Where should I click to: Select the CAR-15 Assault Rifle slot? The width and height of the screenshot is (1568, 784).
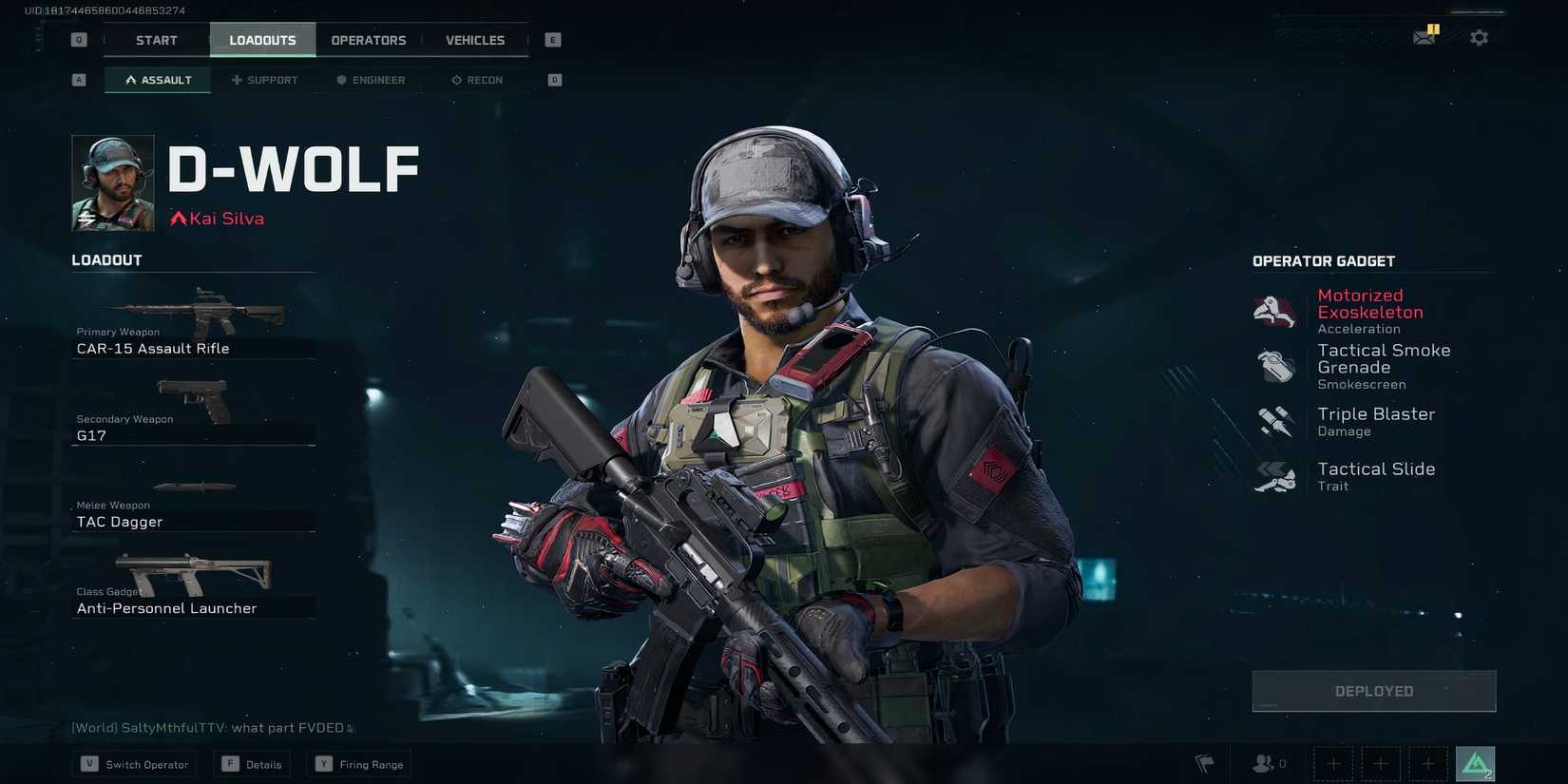[x=193, y=323]
